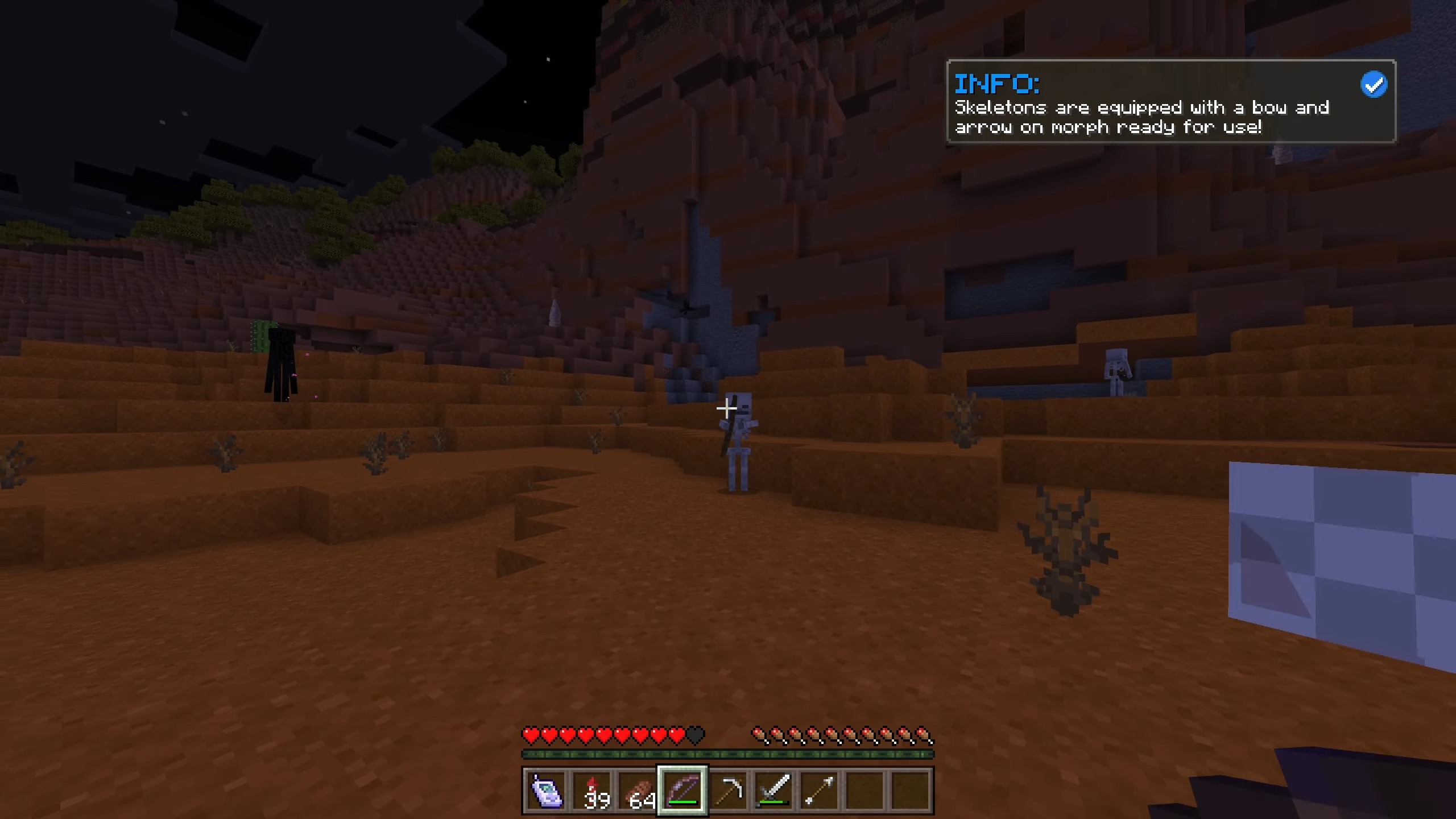Choose the firework rocket stack of 39

tap(591, 791)
